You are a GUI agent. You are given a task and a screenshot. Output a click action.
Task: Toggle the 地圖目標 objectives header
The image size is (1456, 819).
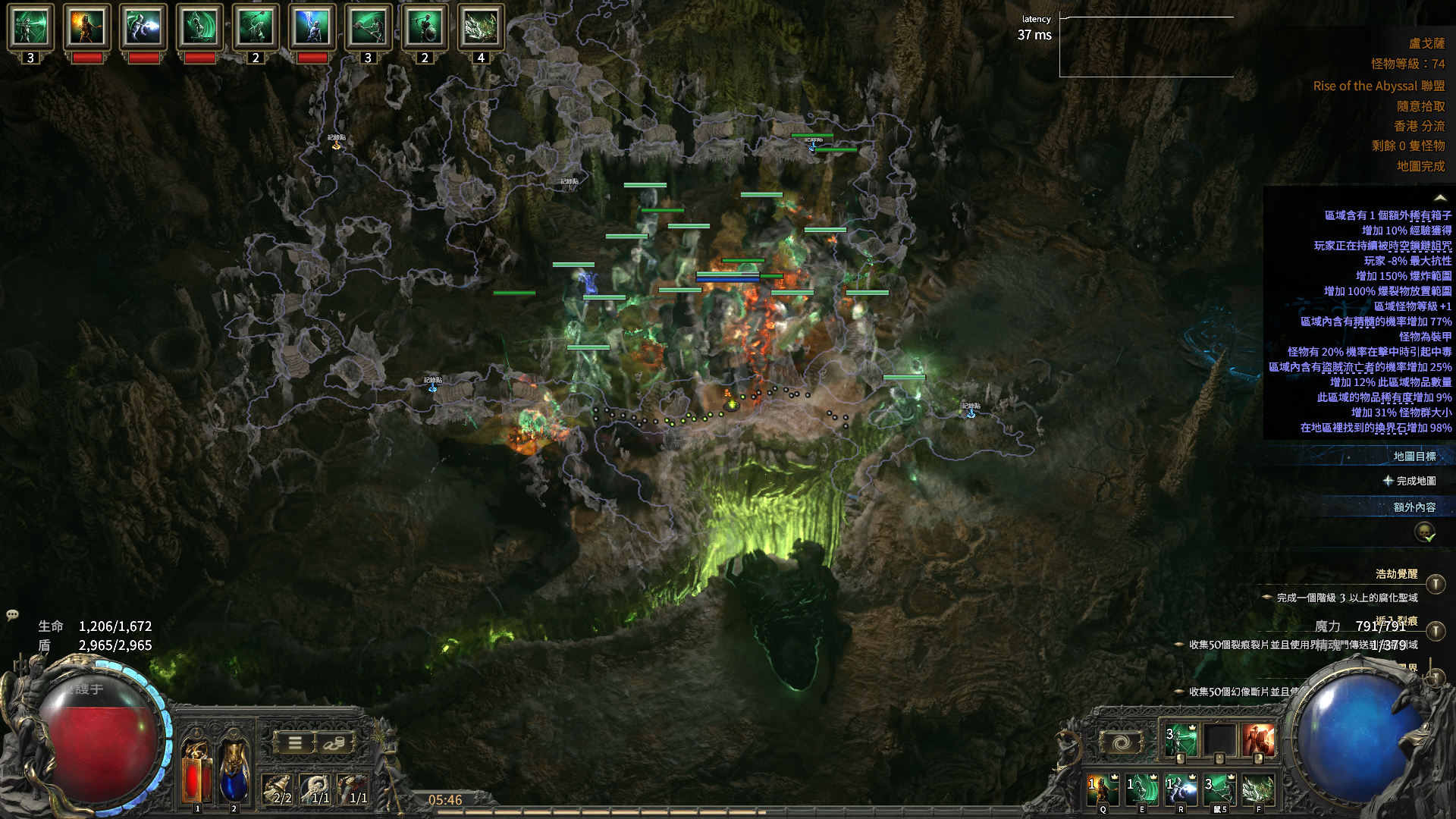(1414, 457)
